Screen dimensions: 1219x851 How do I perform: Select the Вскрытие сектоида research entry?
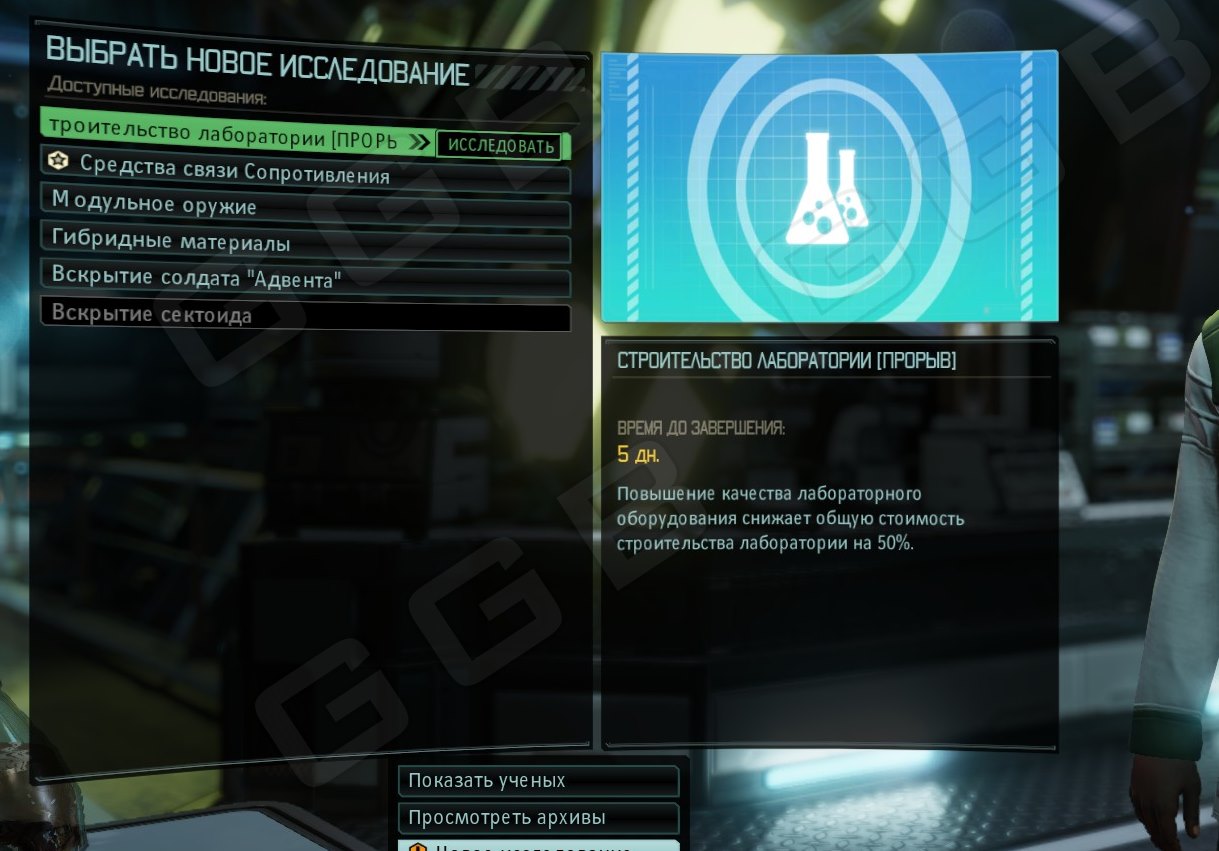pyautogui.click(x=305, y=315)
